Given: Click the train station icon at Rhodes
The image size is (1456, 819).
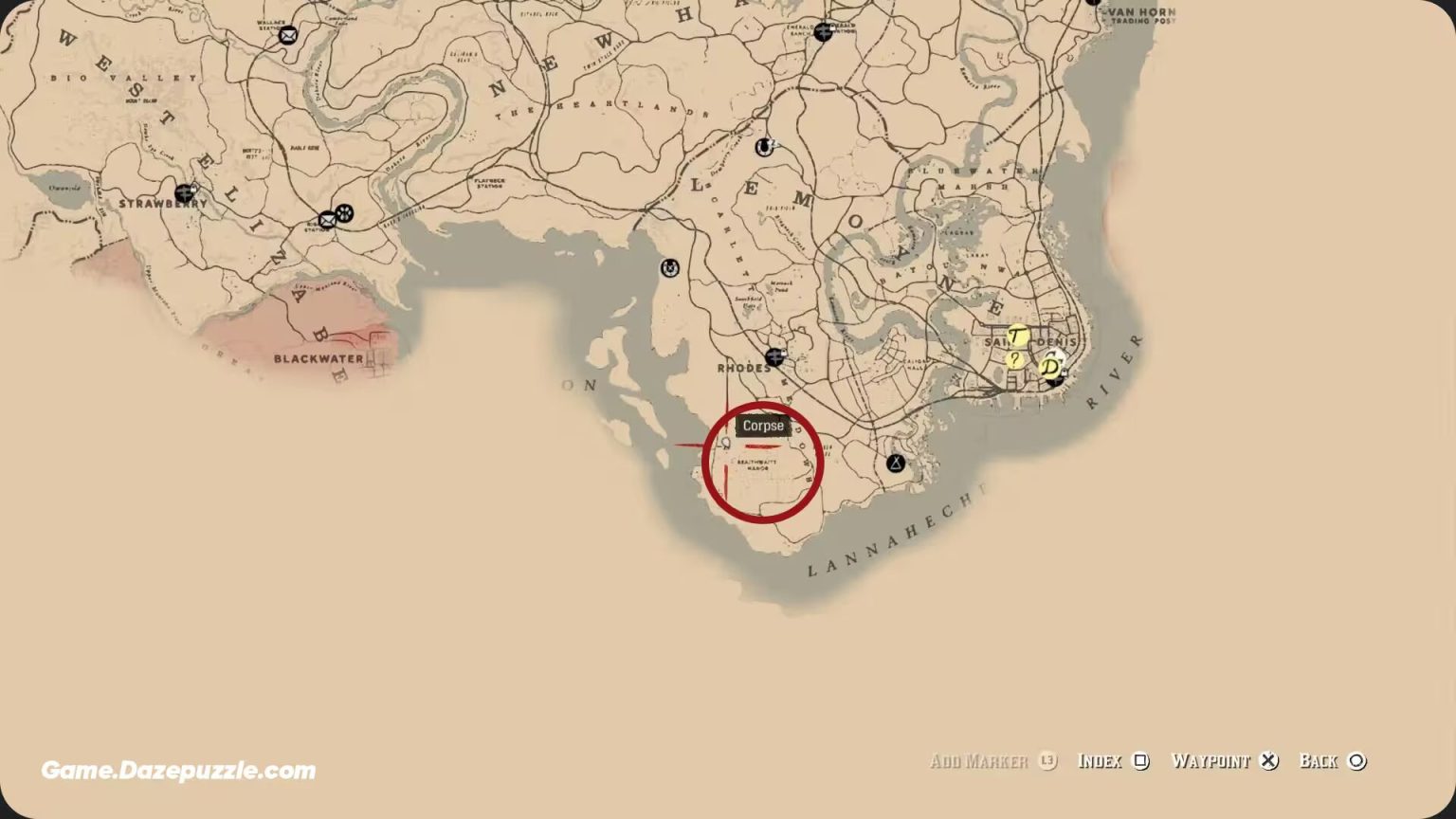Looking at the screenshot, I should [774, 356].
